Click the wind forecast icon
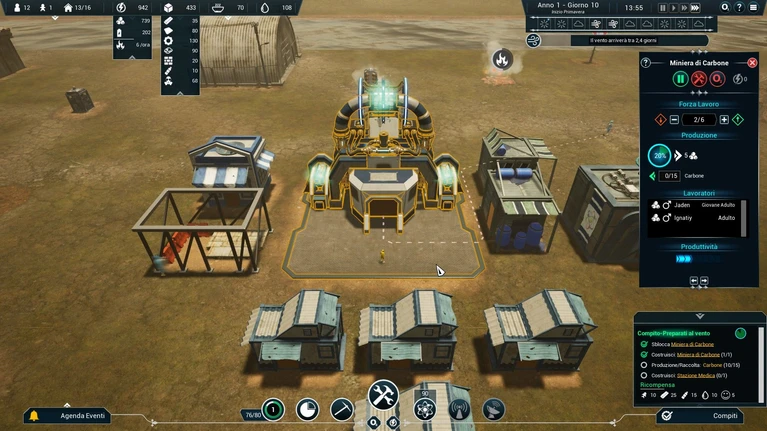The height and width of the screenshot is (431, 767). (x=534, y=40)
